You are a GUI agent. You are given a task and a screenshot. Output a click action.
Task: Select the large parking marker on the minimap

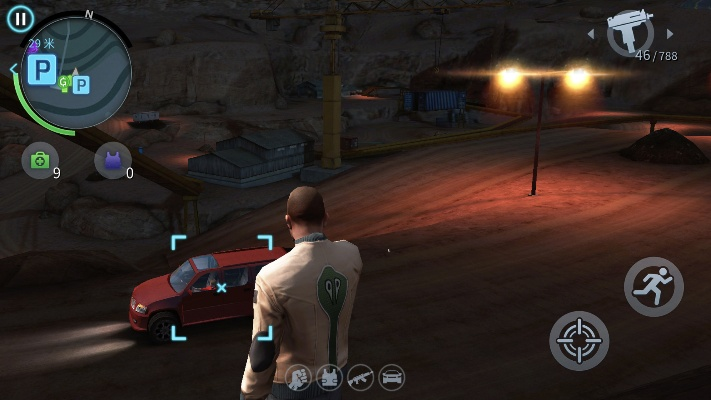pos(43,69)
